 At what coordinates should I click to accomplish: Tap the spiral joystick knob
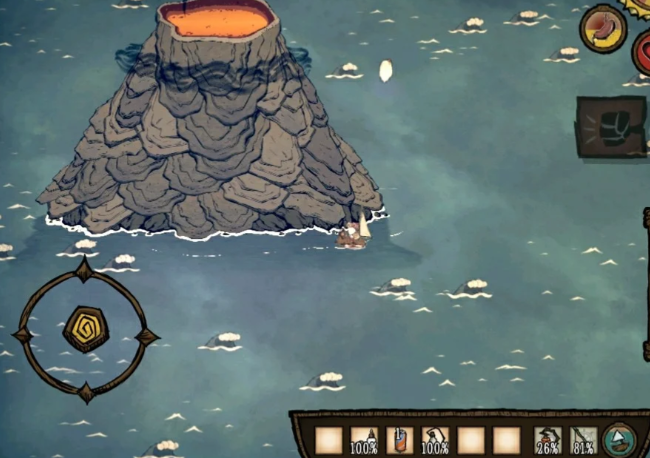tap(85, 329)
